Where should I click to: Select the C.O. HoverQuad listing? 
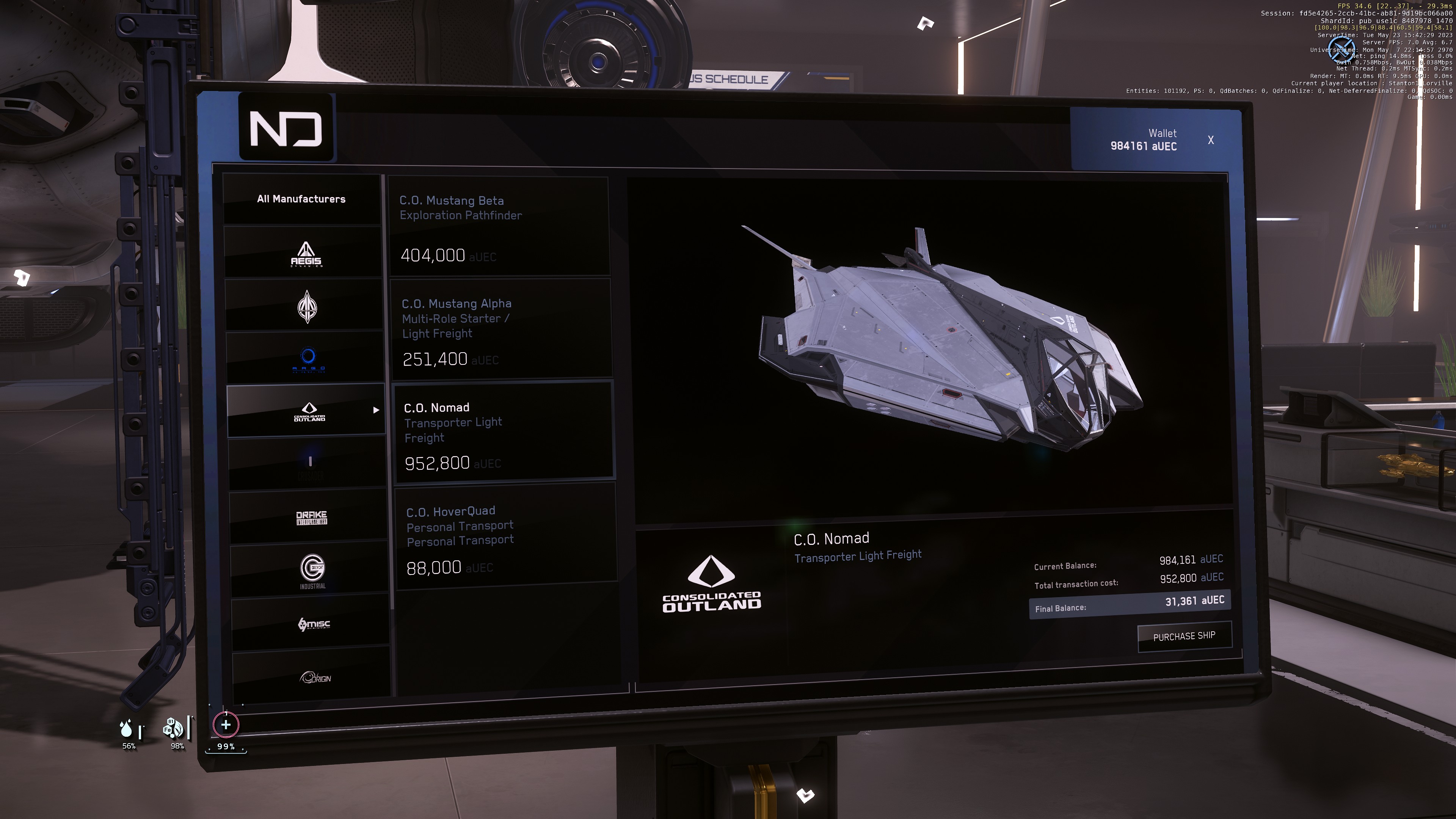505,537
